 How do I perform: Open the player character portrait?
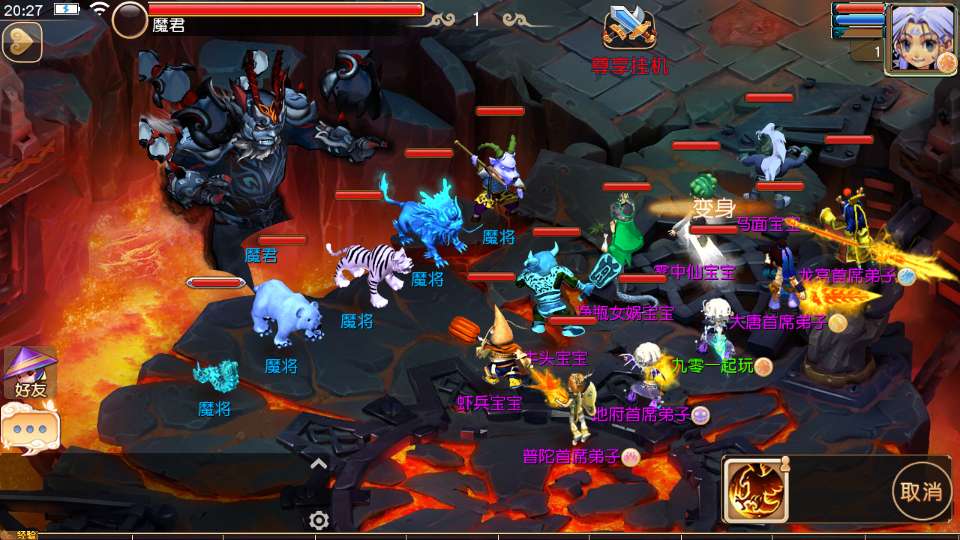pos(922,37)
